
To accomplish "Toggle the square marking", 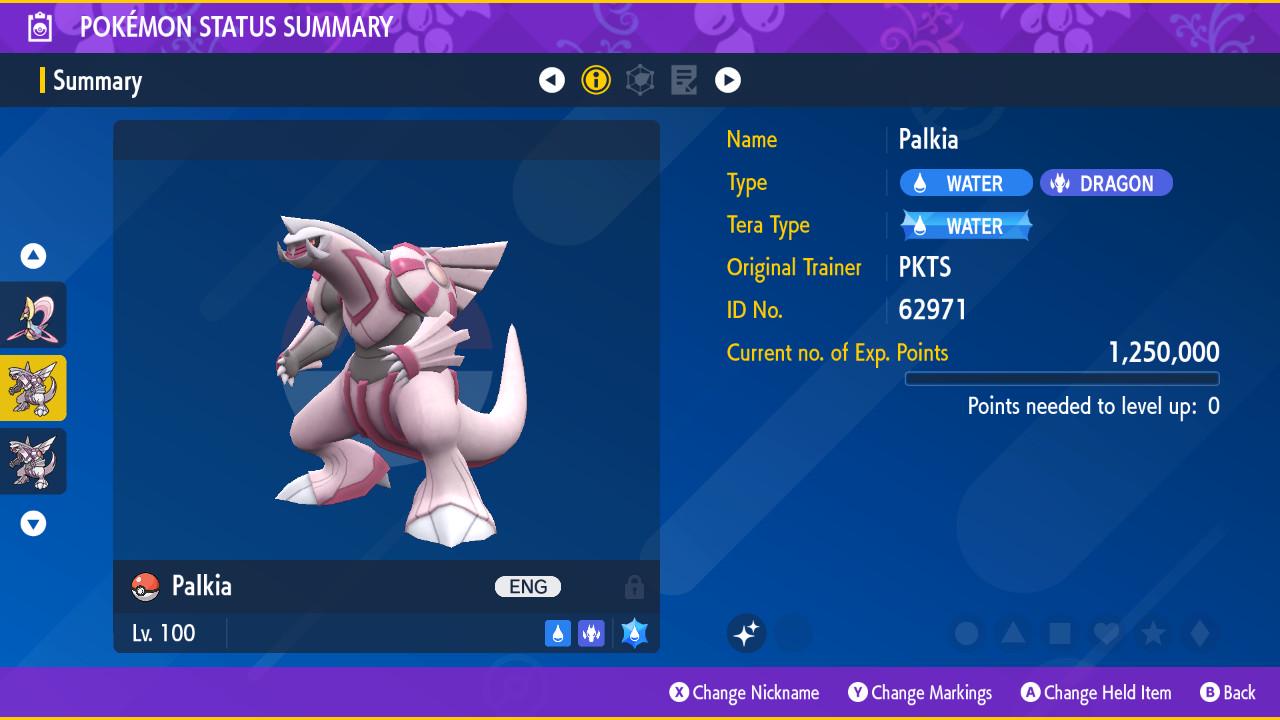I will (x=1060, y=633).
